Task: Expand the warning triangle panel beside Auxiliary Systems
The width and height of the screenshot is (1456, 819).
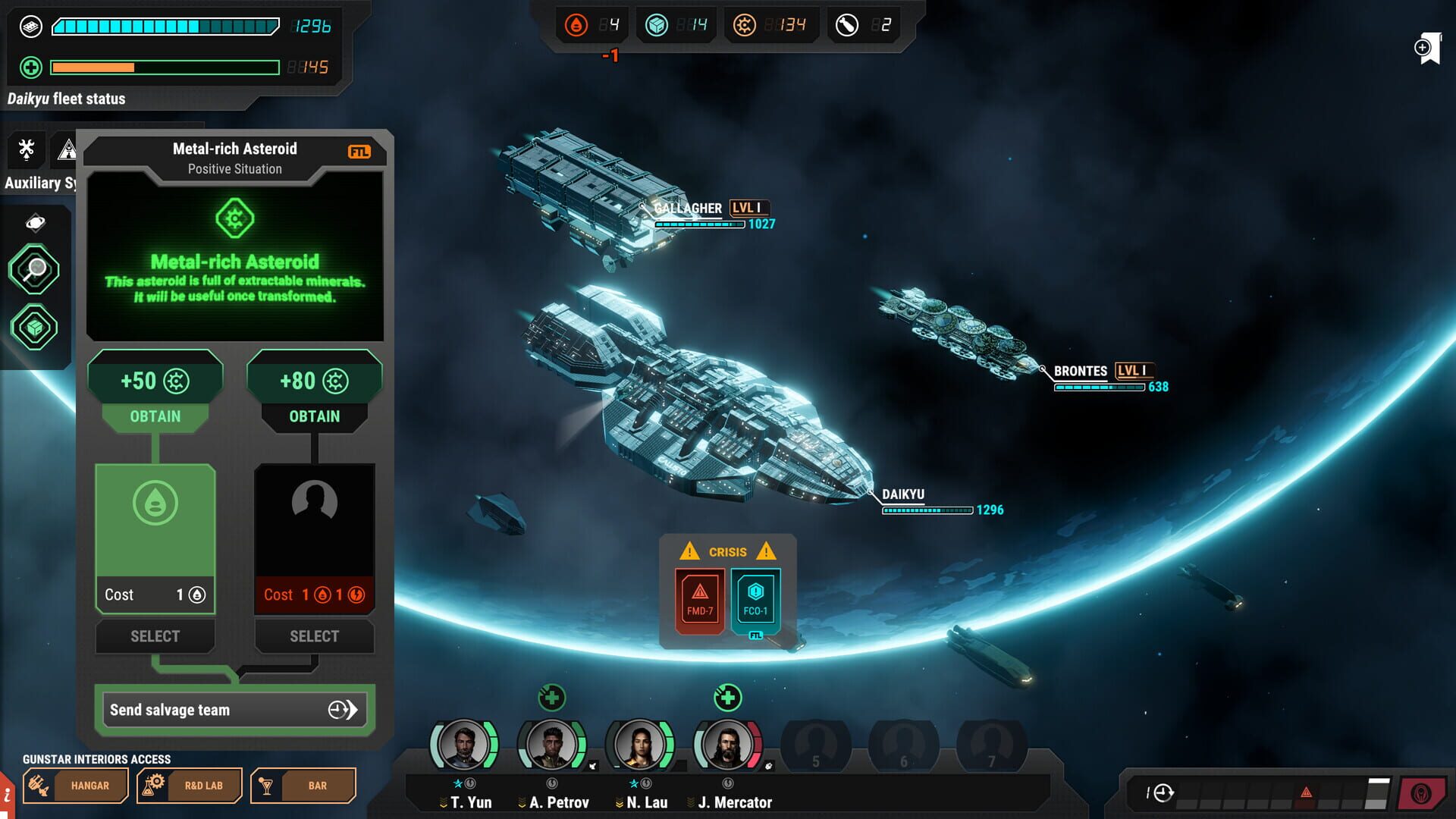Action: click(x=68, y=149)
